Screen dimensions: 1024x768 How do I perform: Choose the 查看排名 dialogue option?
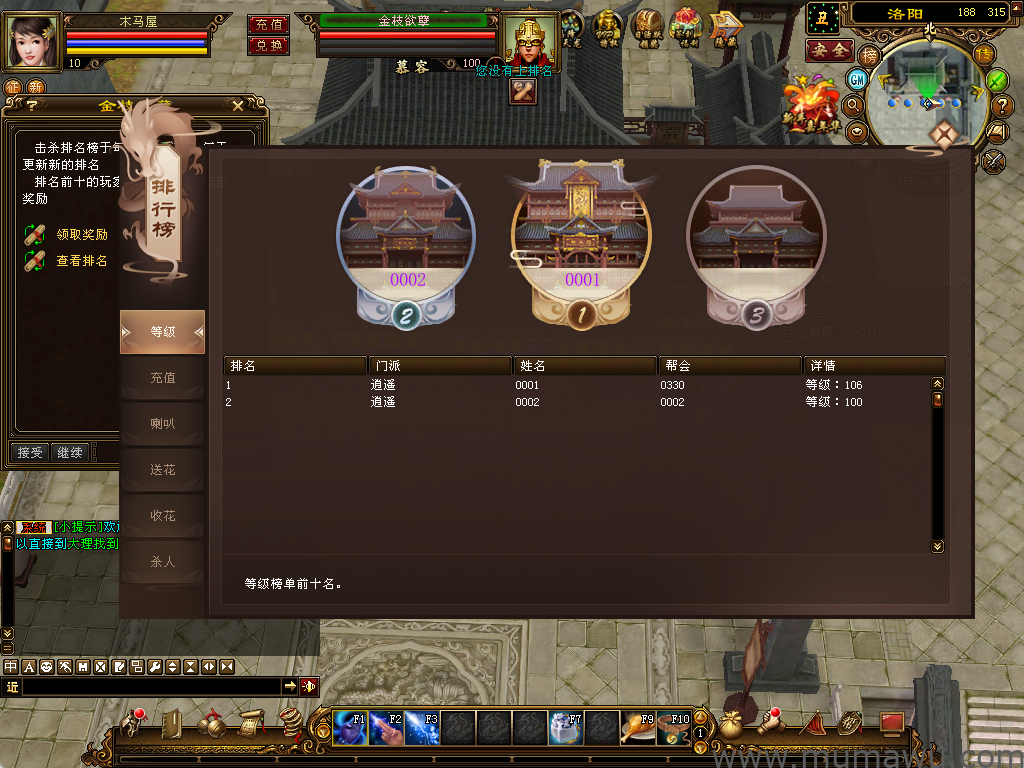(x=81, y=261)
